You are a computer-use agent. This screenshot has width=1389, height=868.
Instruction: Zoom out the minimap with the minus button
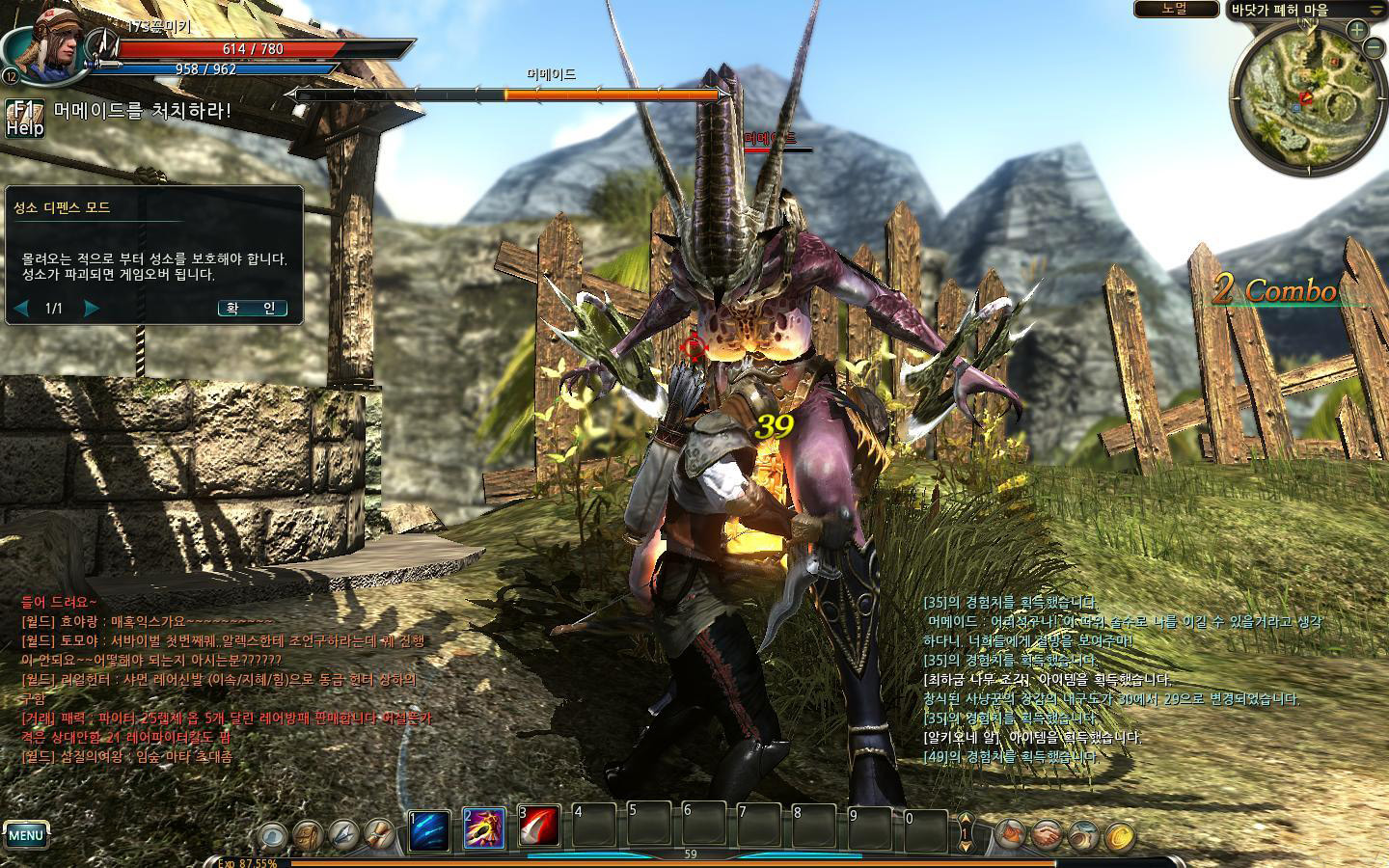(1373, 48)
